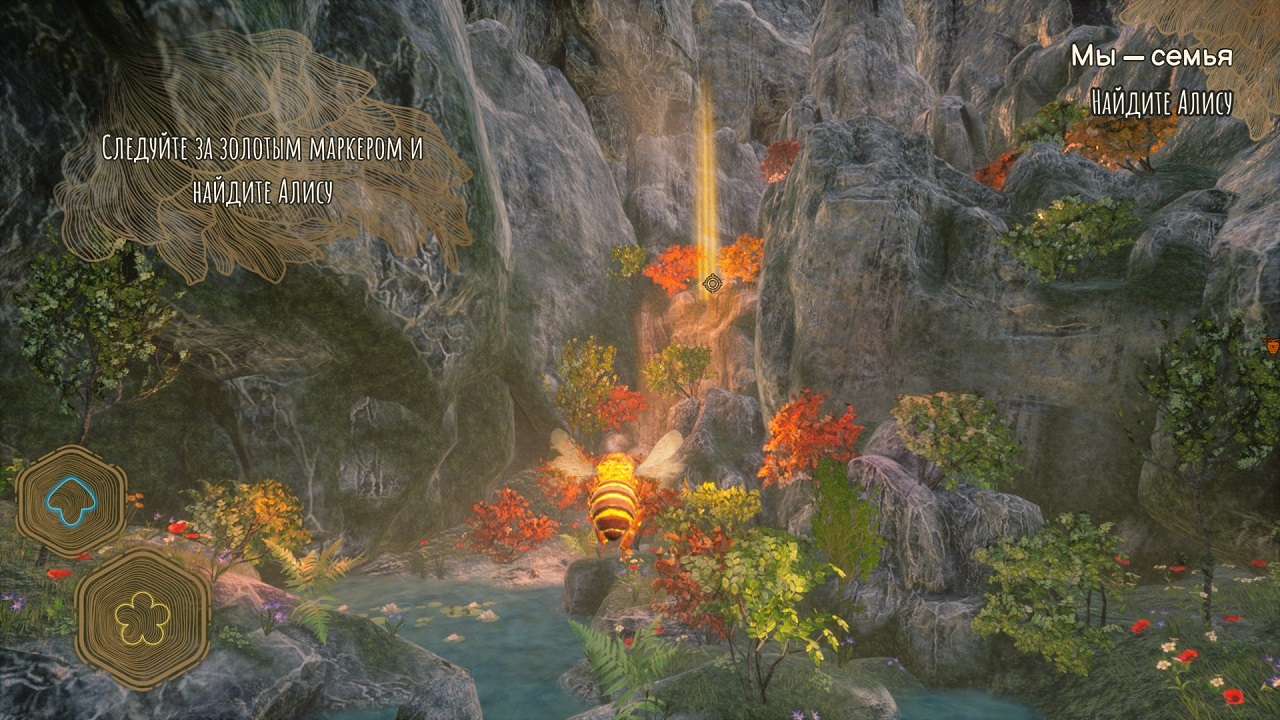The height and width of the screenshot is (720, 1280).
Task: Click the golden target reticle marker
Action: 712,284
